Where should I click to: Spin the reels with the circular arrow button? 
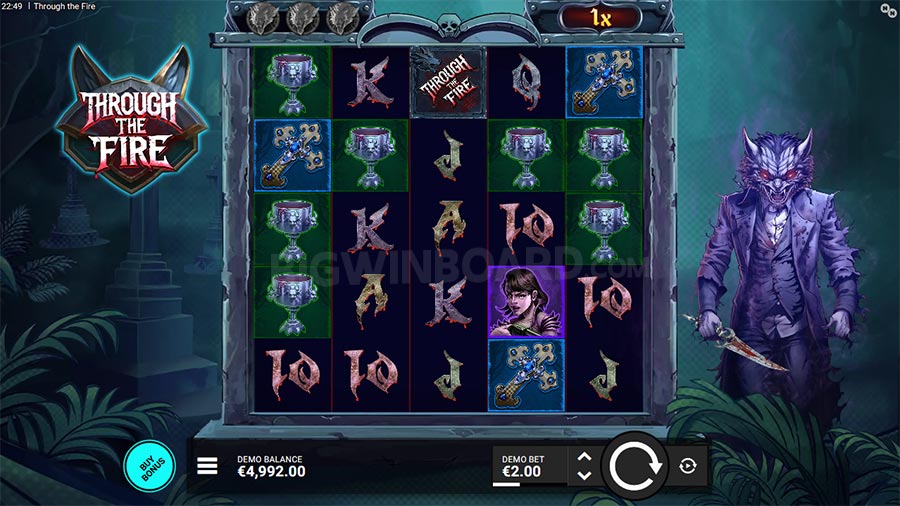tap(632, 466)
